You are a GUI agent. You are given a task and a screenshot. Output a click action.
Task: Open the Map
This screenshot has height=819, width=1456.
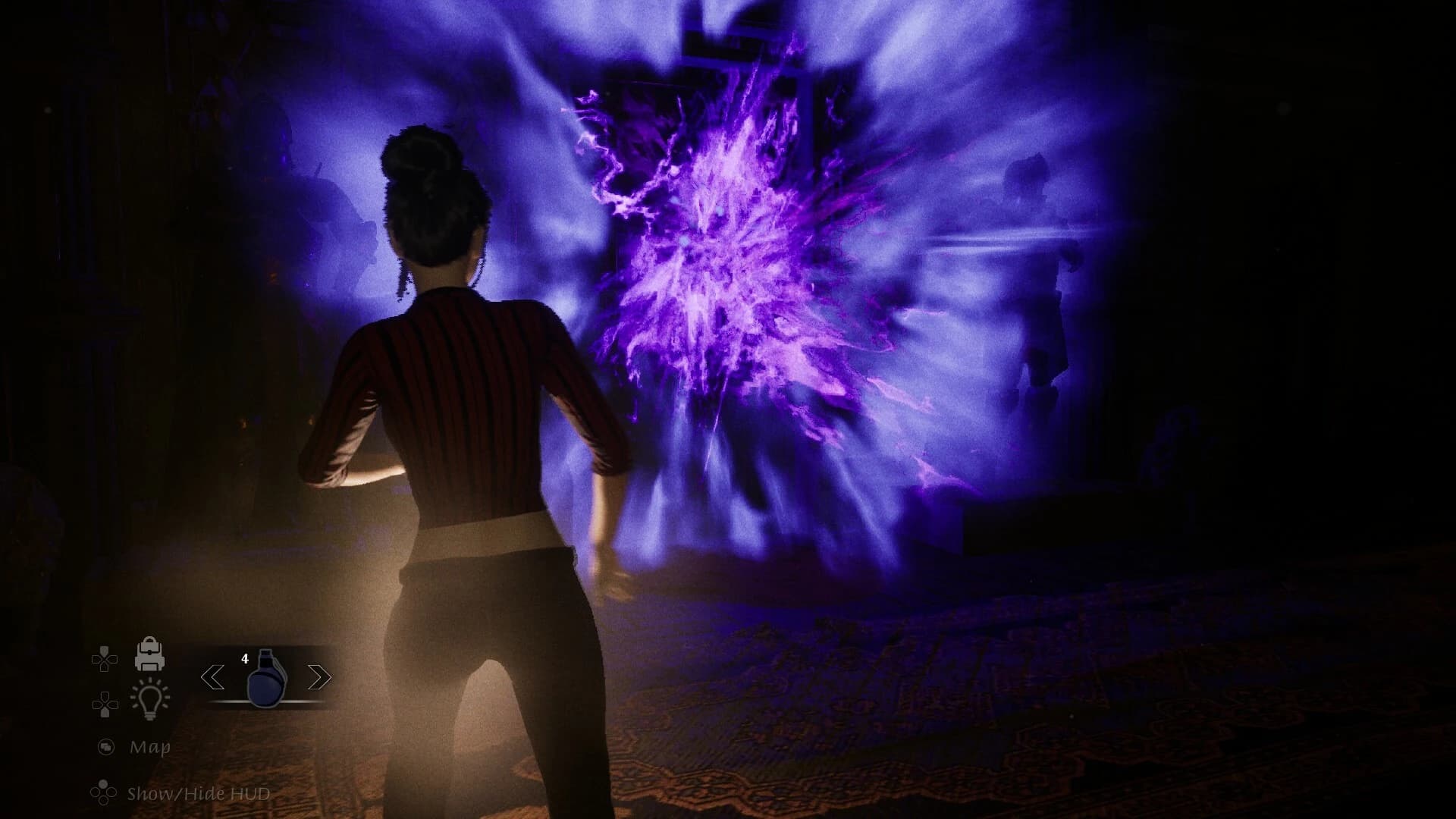[x=149, y=747]
